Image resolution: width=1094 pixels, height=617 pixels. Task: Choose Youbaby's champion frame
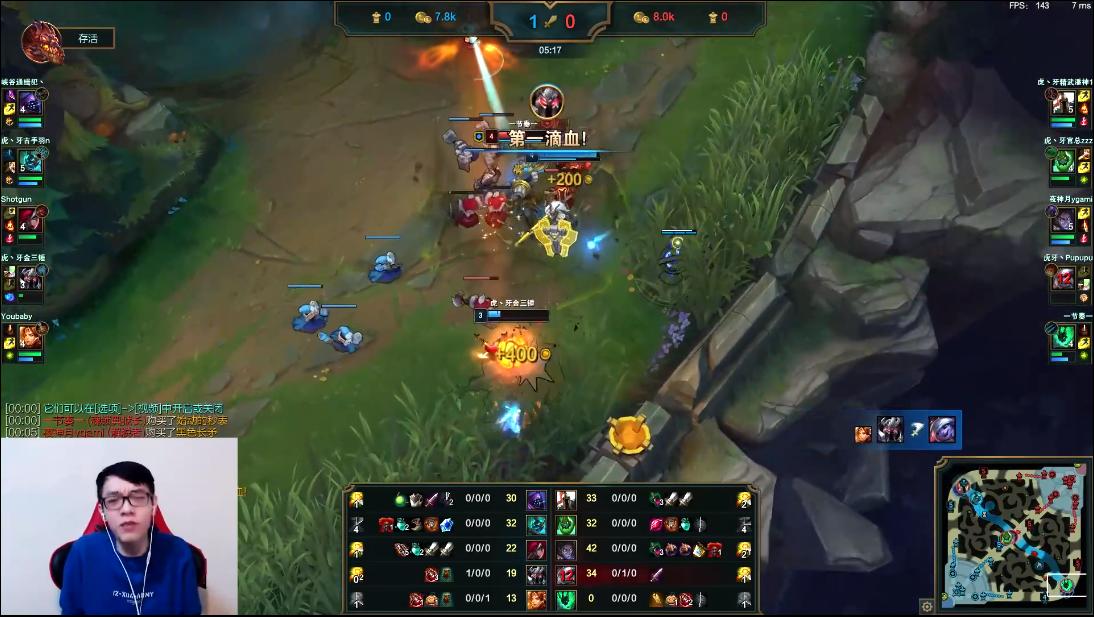[31, 338]
